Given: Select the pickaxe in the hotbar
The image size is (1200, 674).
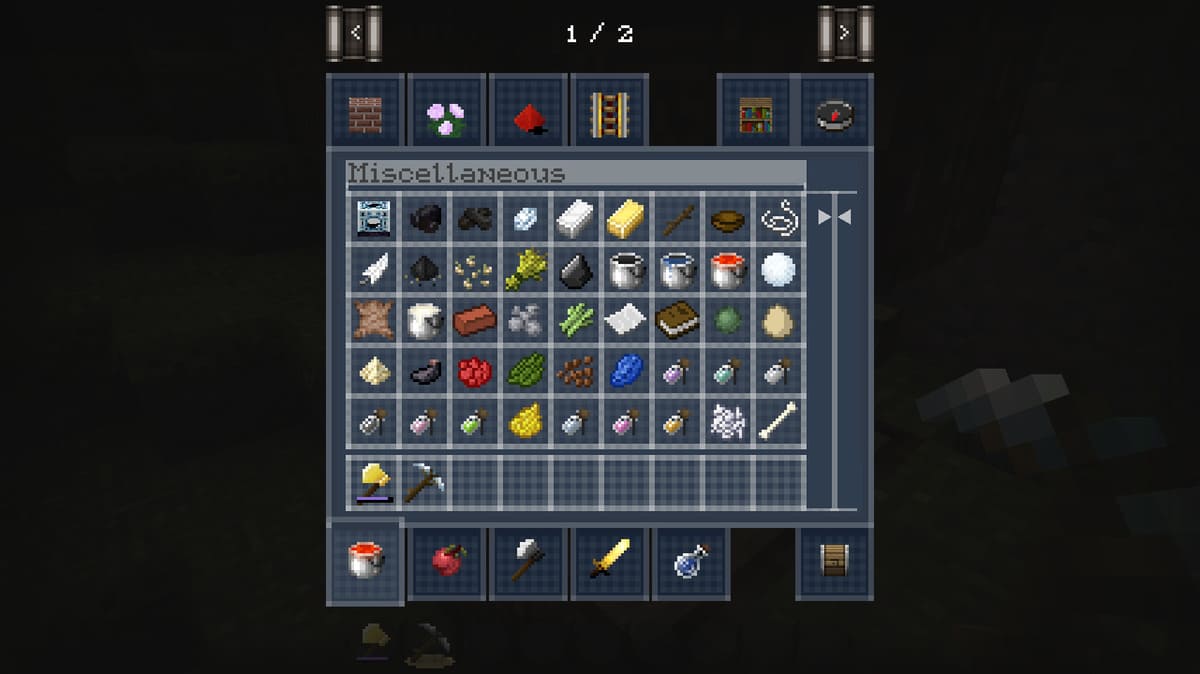Looking at the screenshot, I should coord(424,483).
